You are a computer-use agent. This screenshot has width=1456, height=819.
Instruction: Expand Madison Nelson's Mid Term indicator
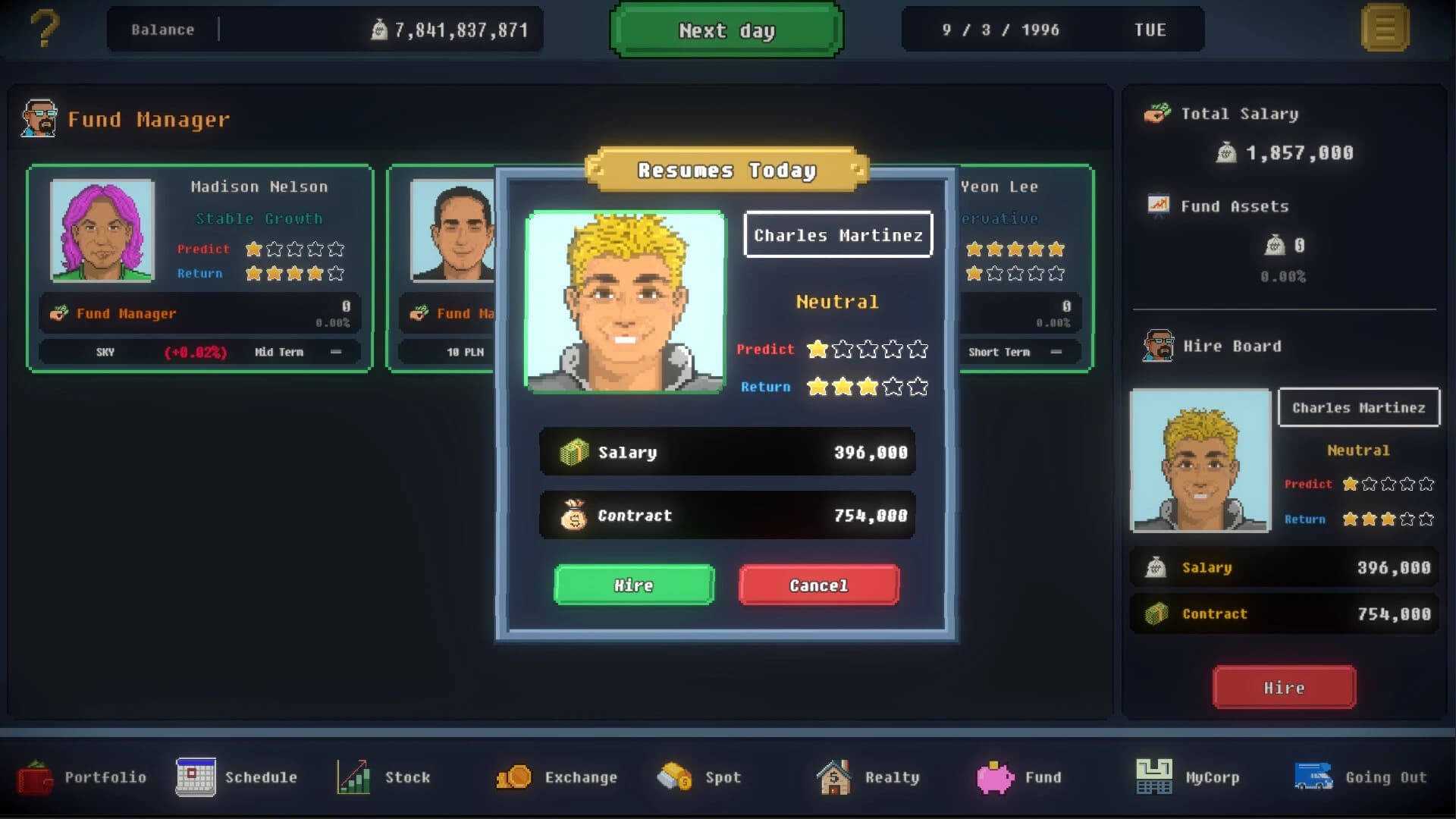pos(280,351)
